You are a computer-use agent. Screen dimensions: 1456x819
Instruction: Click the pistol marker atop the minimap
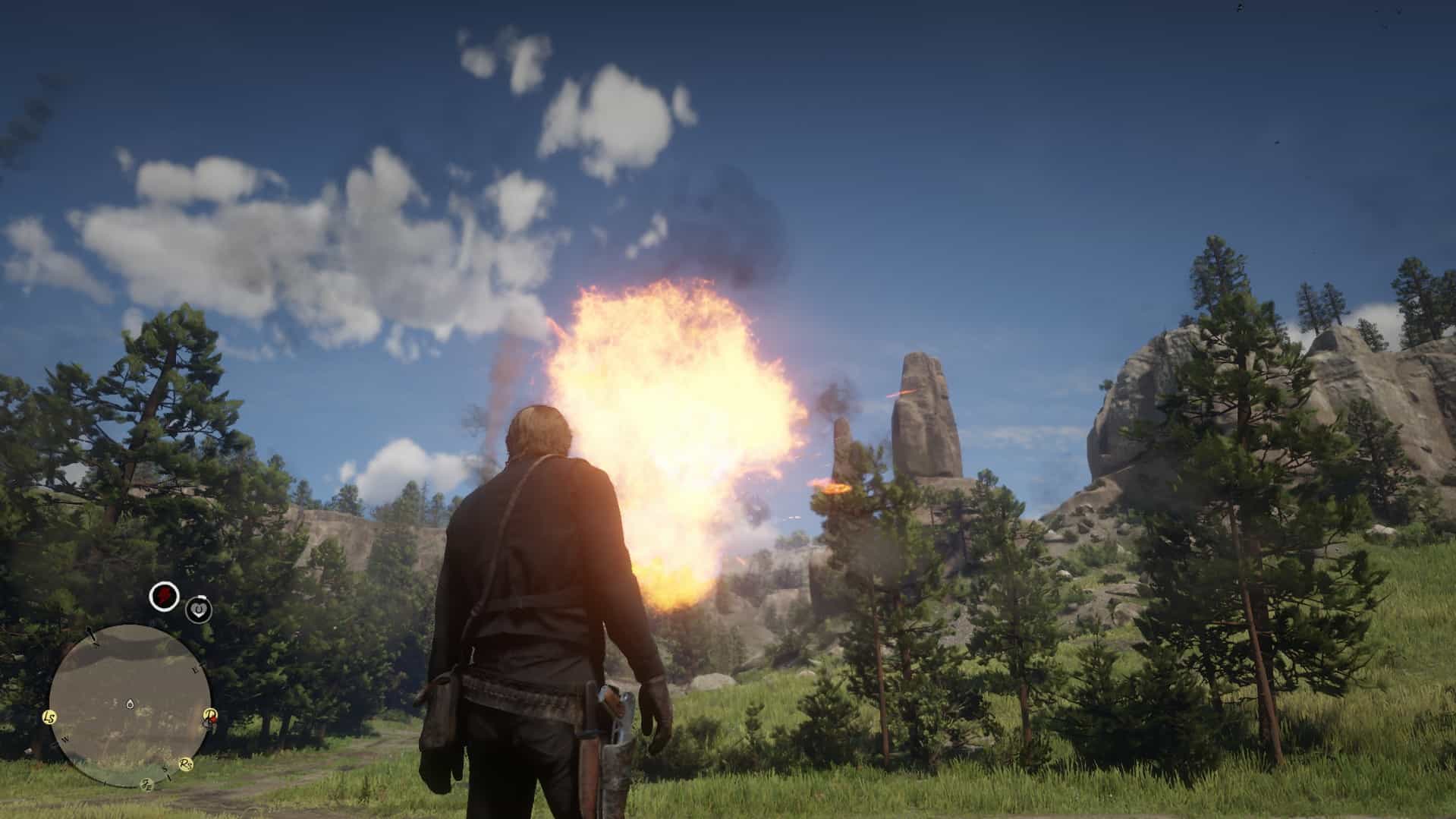(x=90, y=634)
